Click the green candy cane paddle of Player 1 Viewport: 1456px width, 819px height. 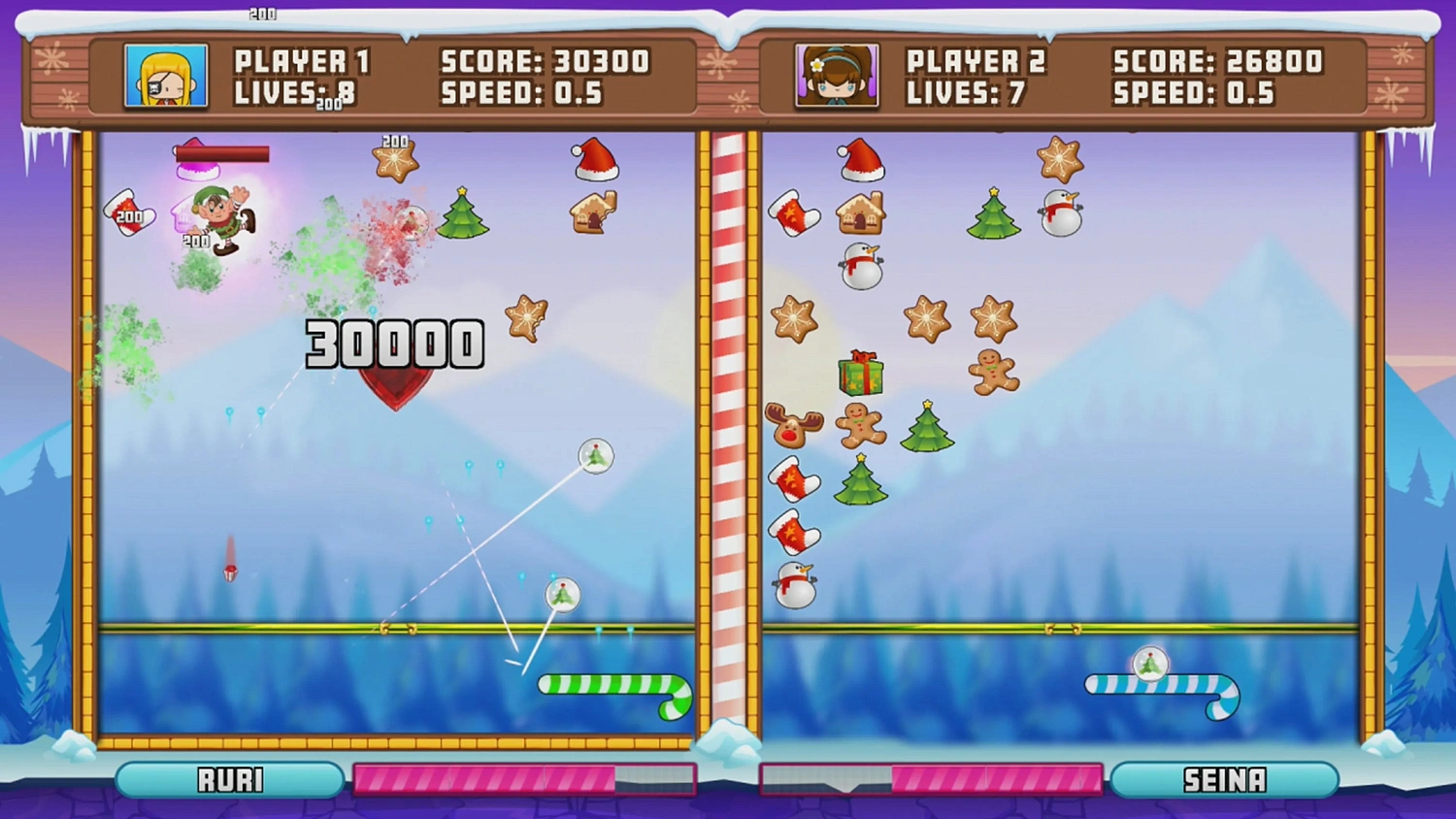(610, 685)
